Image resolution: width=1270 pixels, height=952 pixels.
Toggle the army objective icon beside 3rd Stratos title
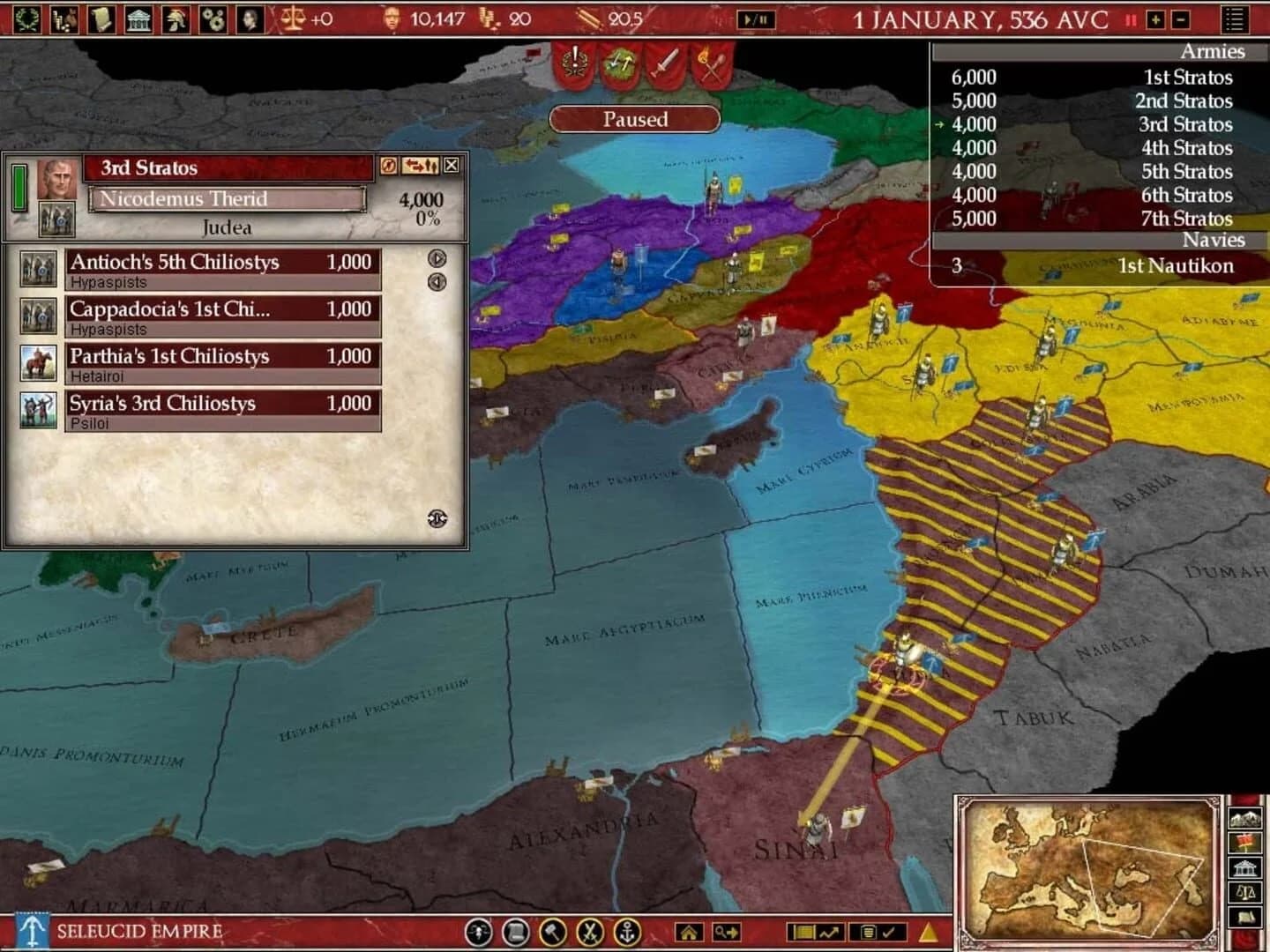click(x=388, y=166)
